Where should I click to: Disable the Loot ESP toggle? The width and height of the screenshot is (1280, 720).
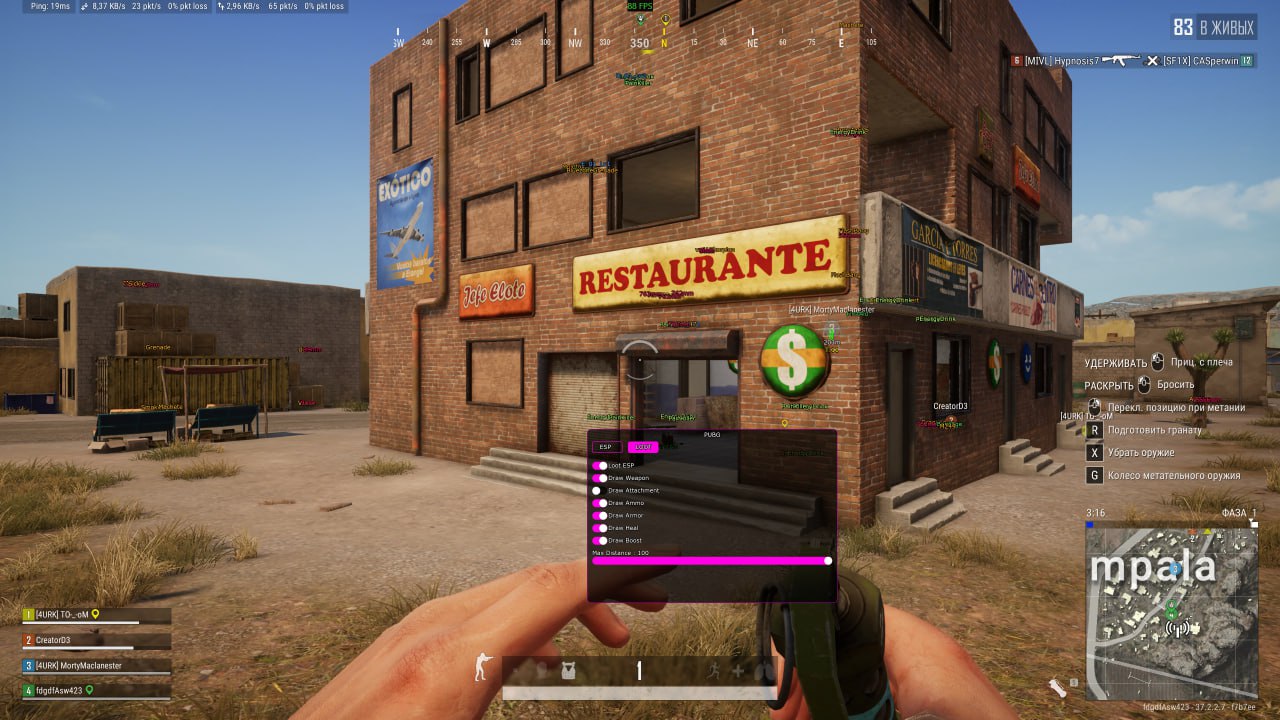pyautogui.click(x=598, y=465)
